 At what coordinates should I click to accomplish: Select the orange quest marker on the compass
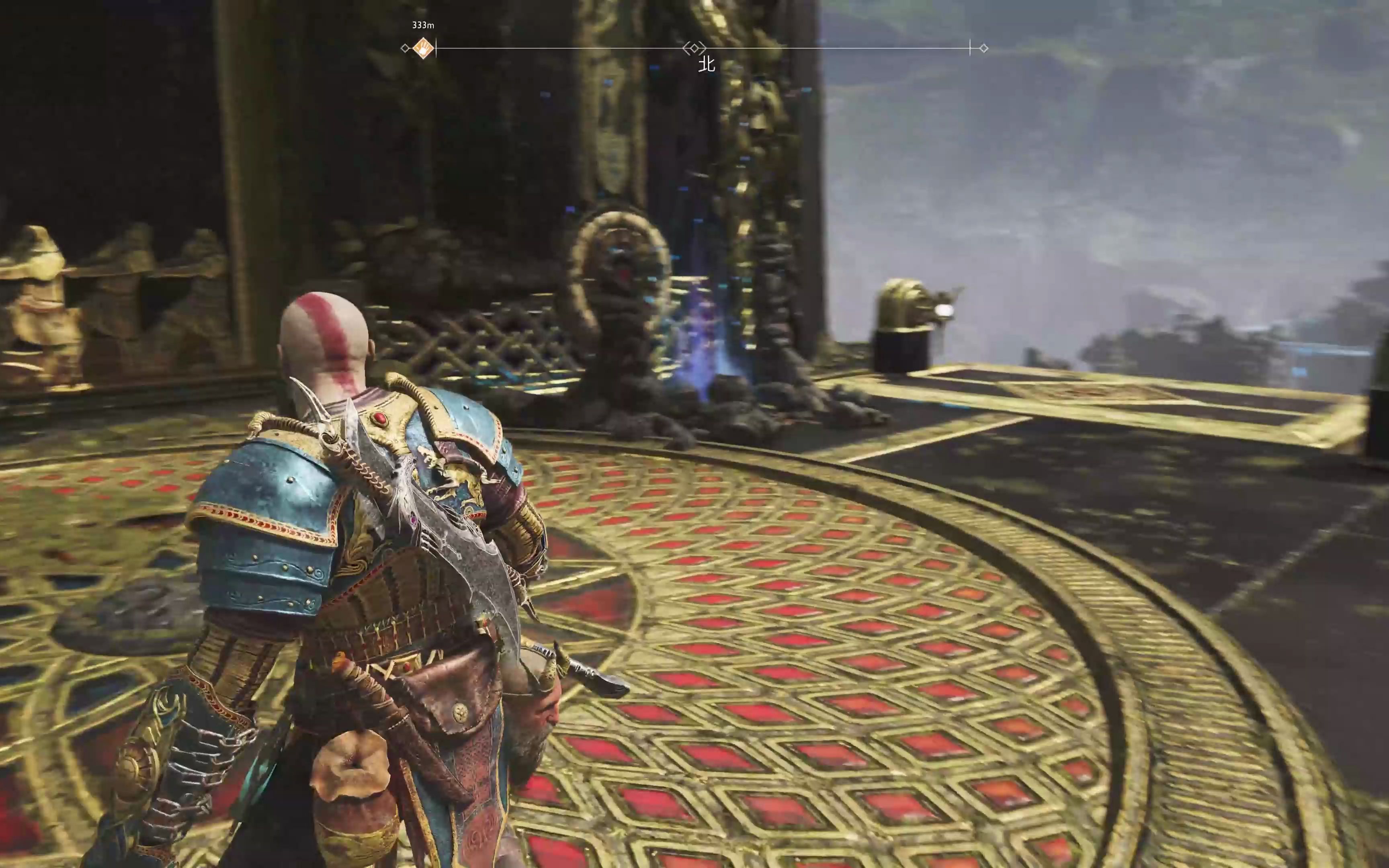pyautogui.click(x=423, y=48)
